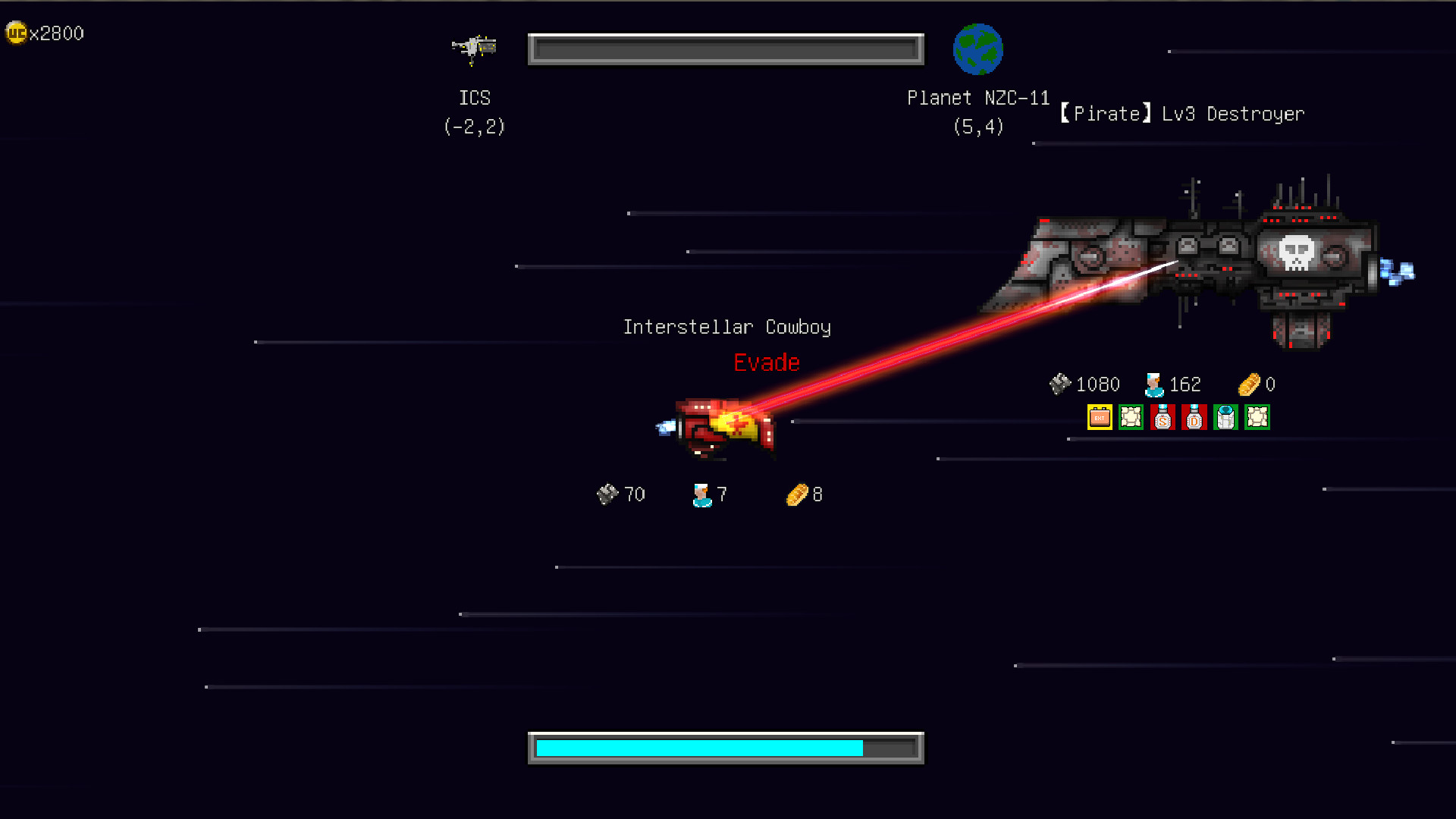Click the gold bar icon showing 0

[x=1249, y=384]
